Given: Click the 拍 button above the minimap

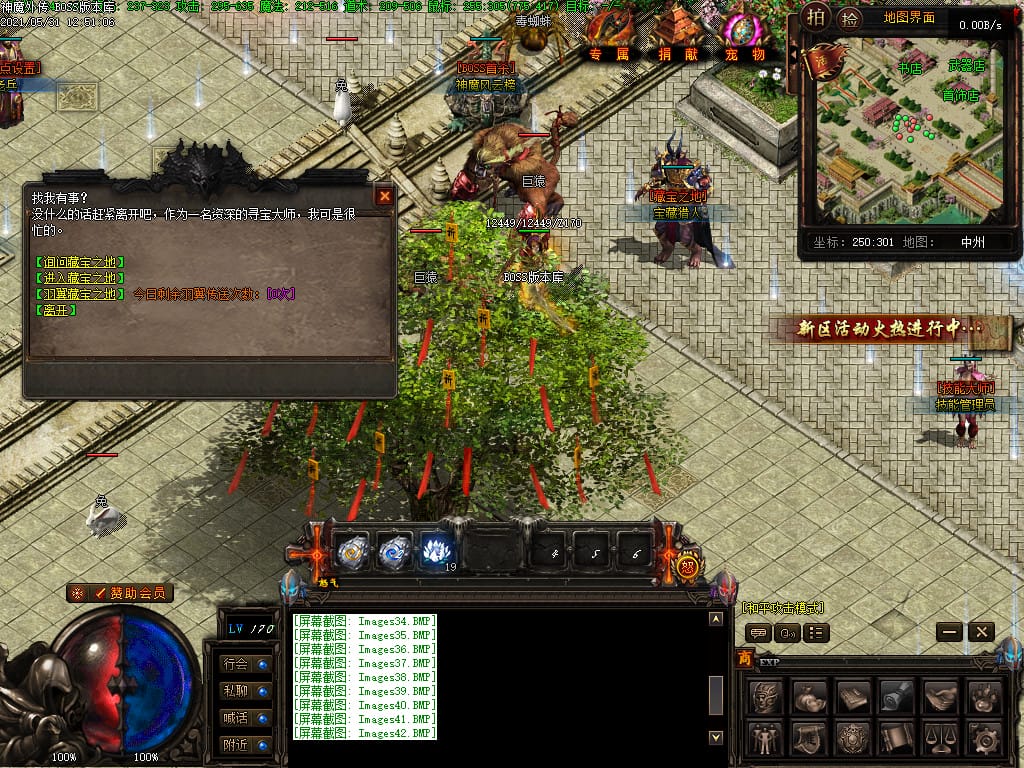Looking at the screenshot, I should (816, 17).
